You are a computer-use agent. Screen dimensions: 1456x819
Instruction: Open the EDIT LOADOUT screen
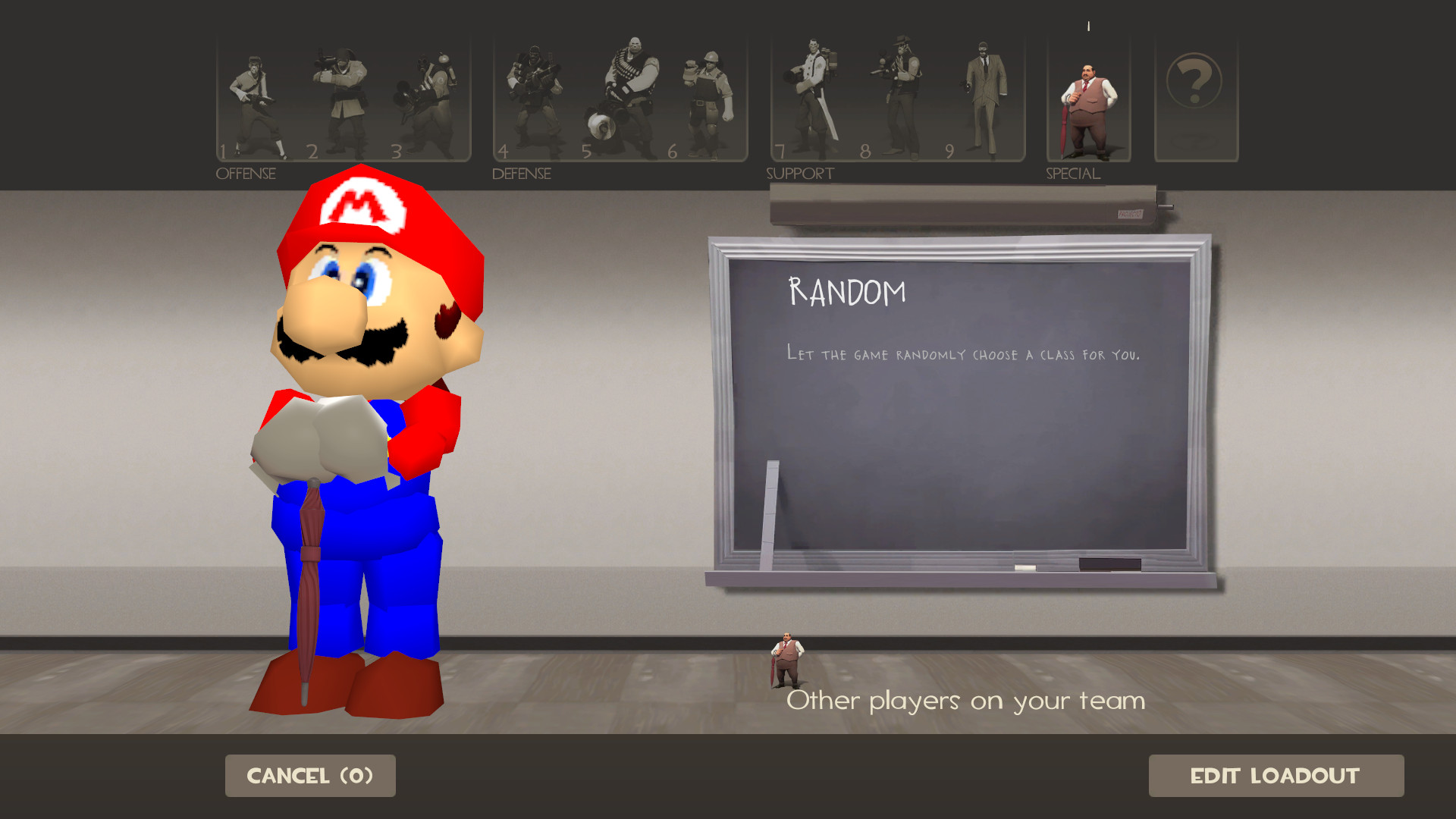pos(1276,775)
